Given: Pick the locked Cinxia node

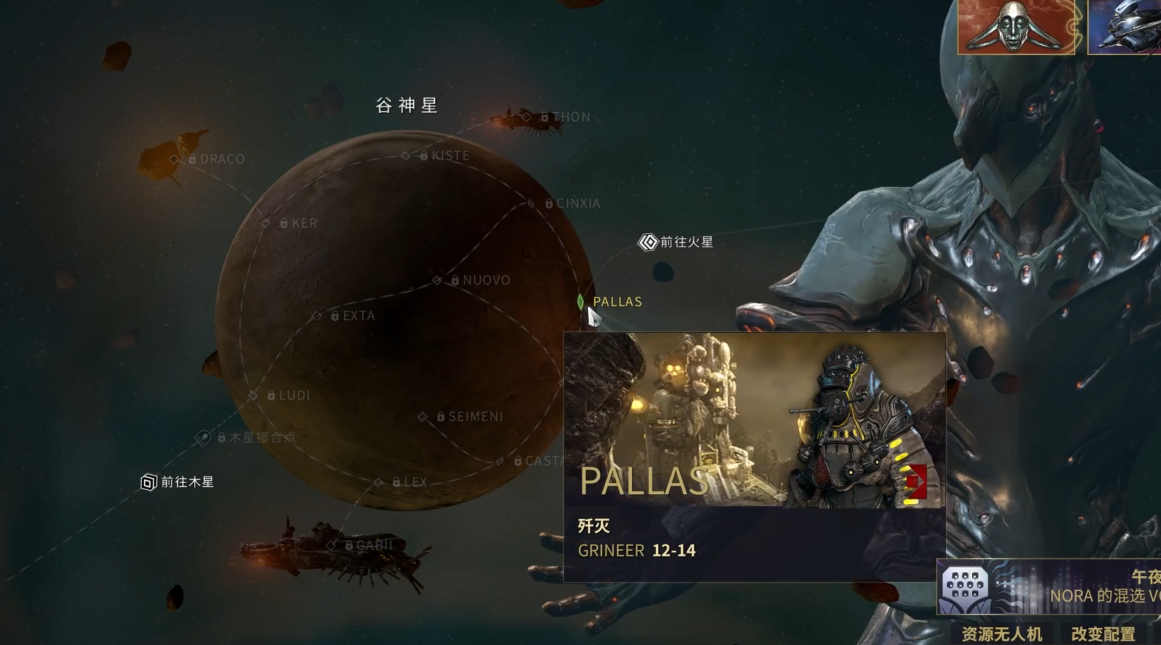Looking at the screenshot, I should 531,203.
